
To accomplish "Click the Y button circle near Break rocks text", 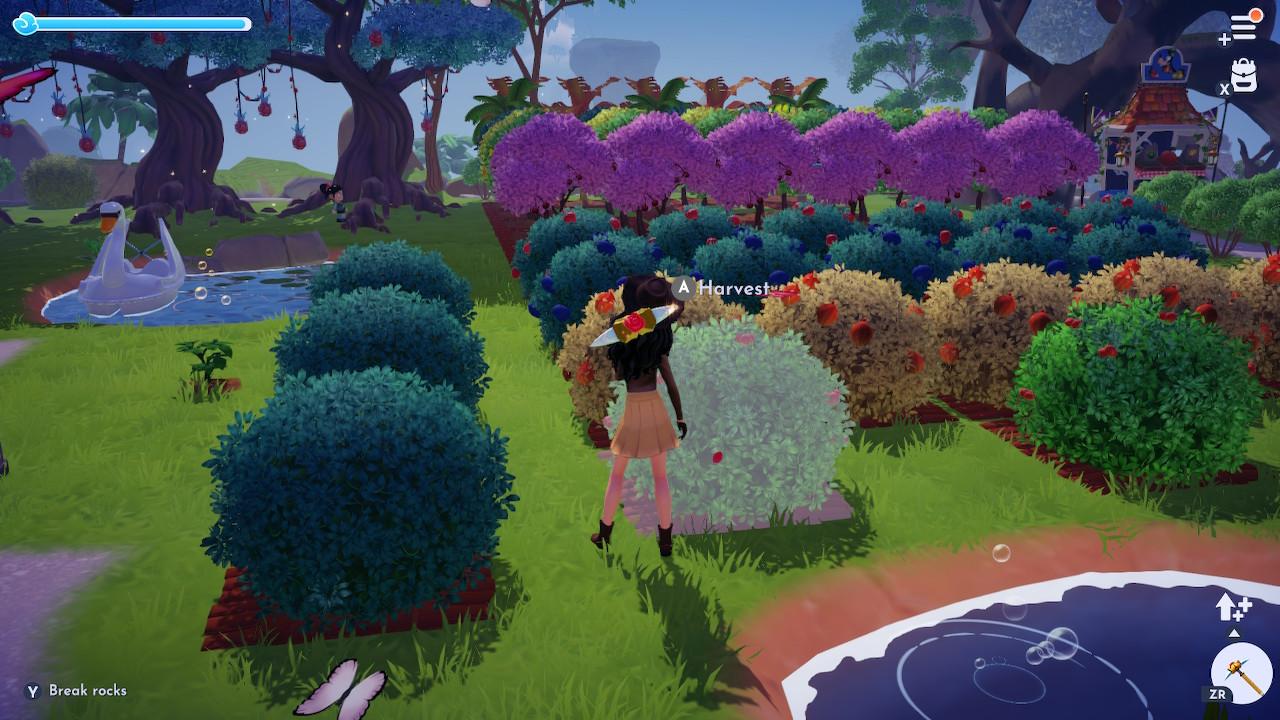I will point(34,690).
